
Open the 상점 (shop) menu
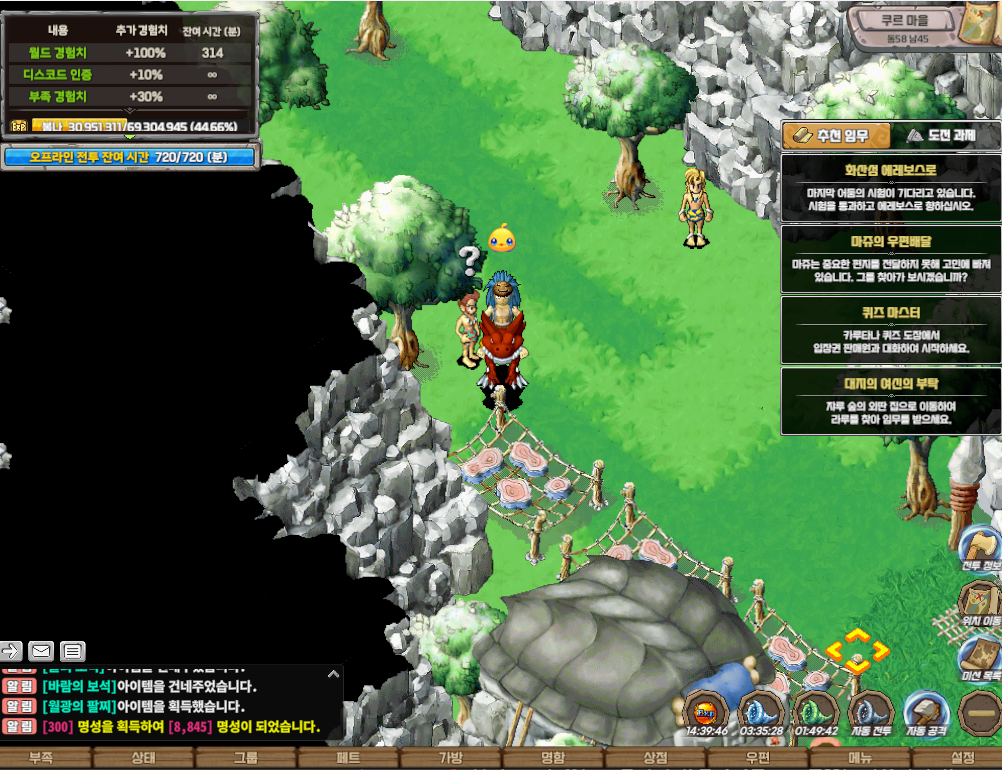point(656,758)
